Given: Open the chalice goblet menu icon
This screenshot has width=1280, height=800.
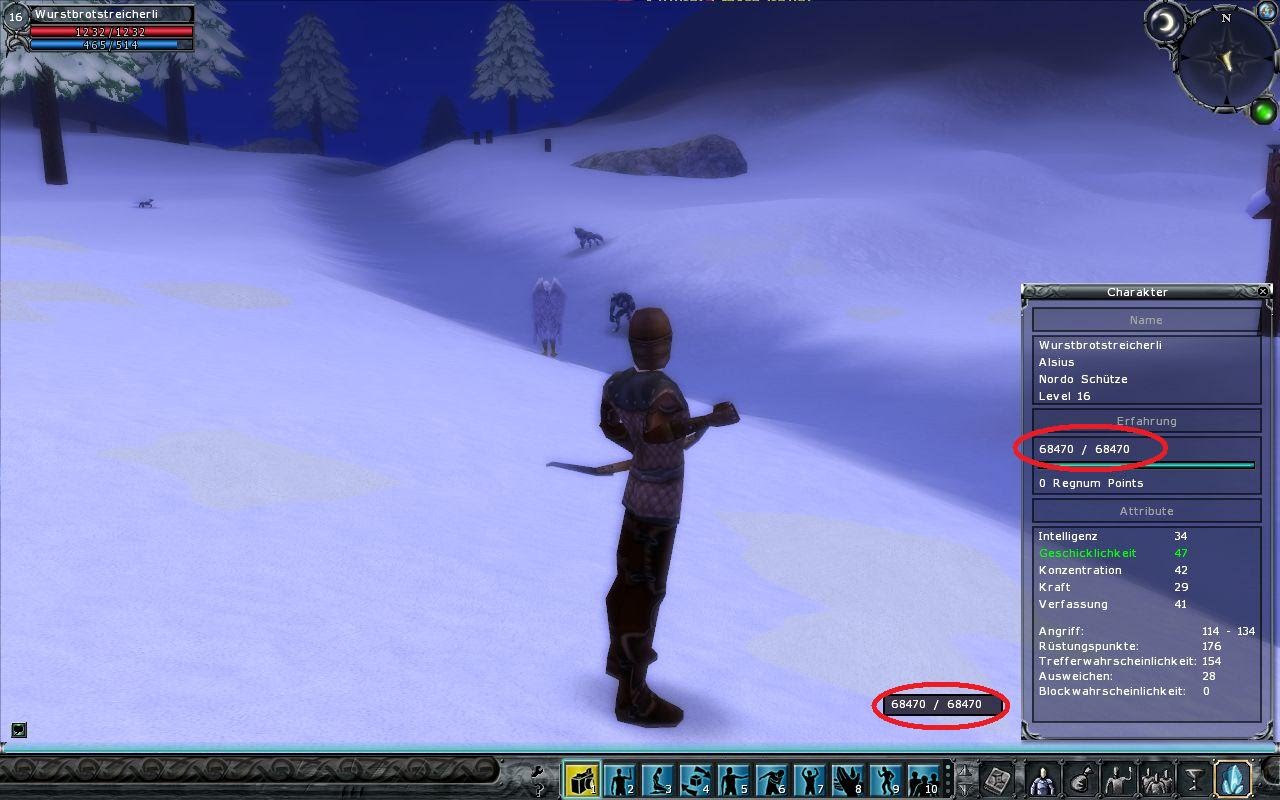Looking at the screenshot, I should [x=1194, y=779].
